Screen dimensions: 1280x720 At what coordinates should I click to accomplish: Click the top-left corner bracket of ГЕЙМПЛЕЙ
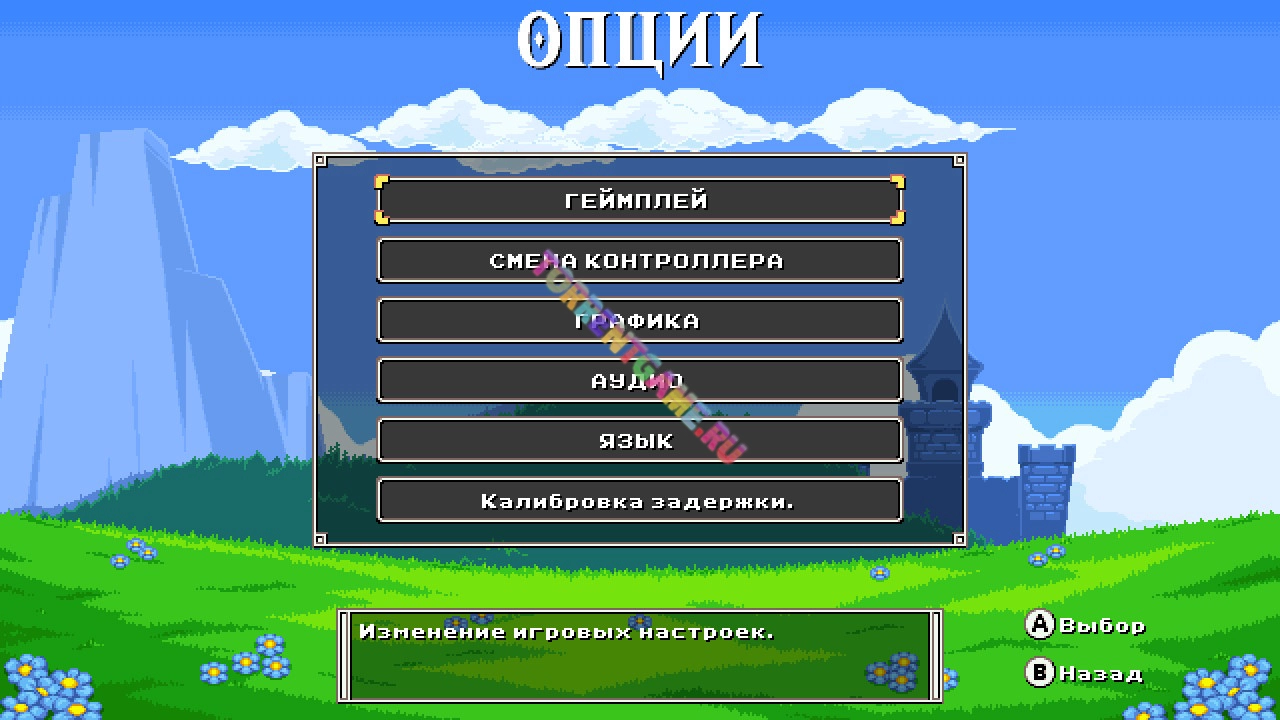(383, 182)
